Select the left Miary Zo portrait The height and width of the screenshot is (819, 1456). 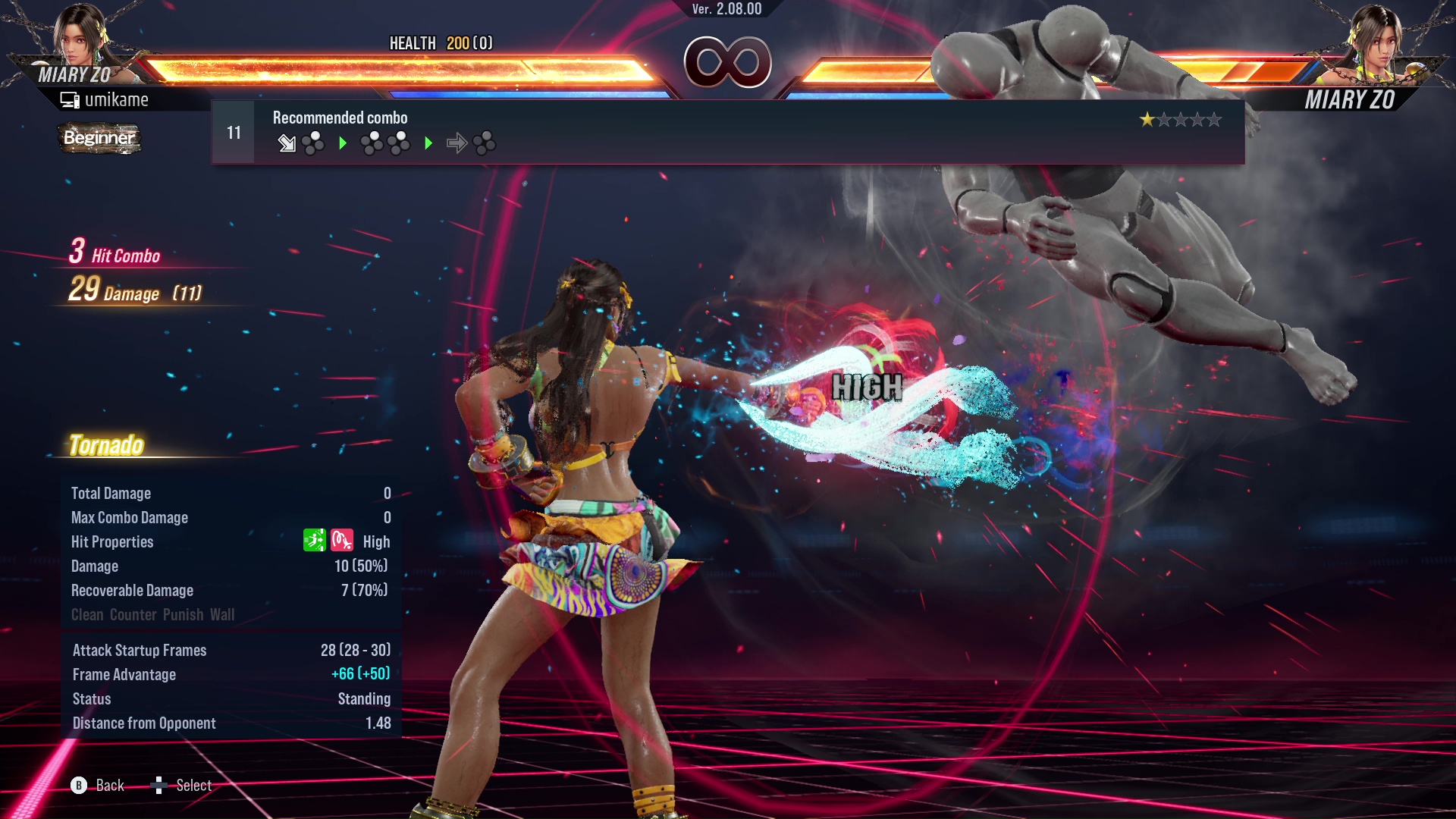tap(81, 36)
